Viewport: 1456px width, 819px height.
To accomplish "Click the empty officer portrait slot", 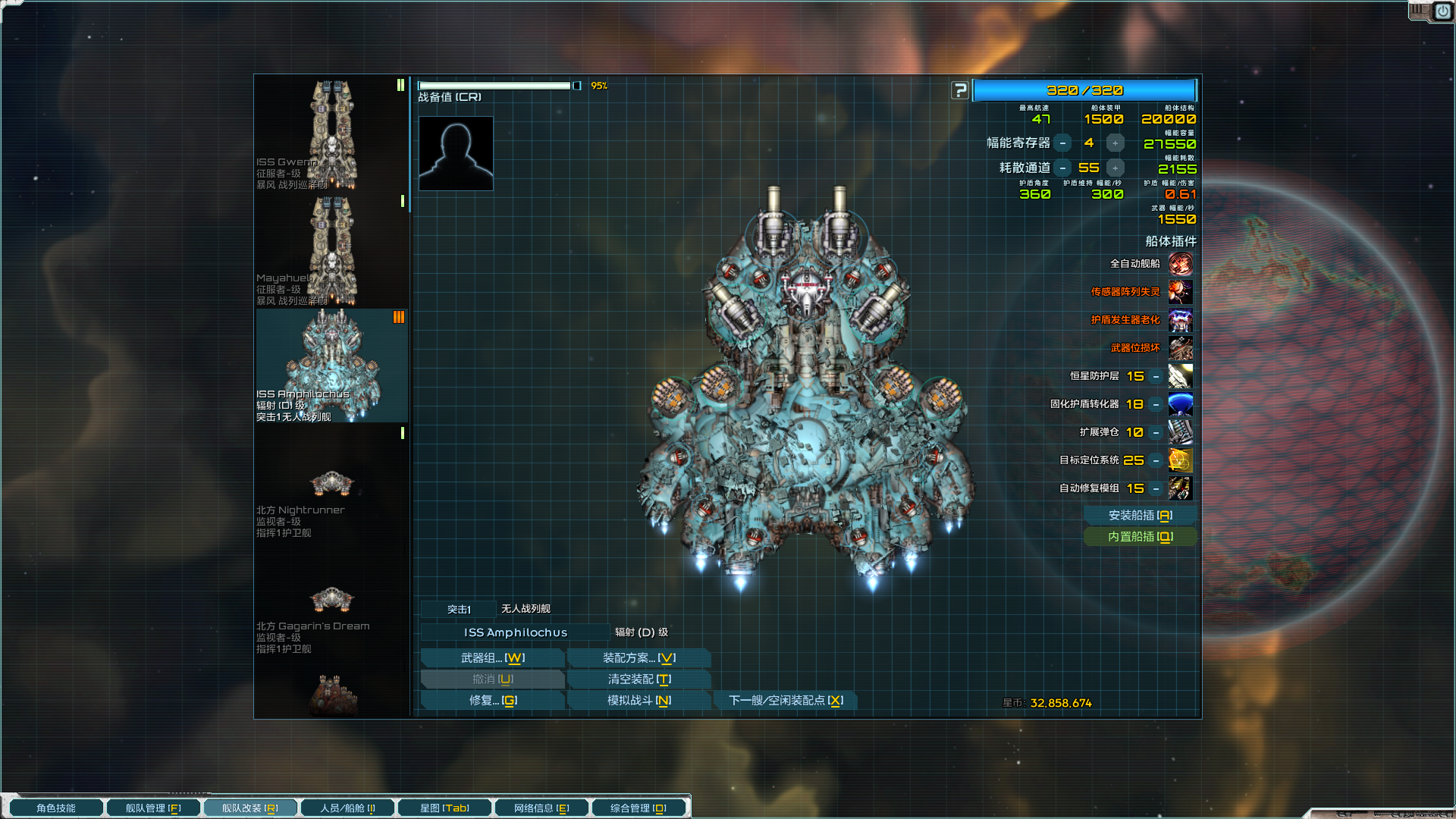I will [x=456, y=153].
